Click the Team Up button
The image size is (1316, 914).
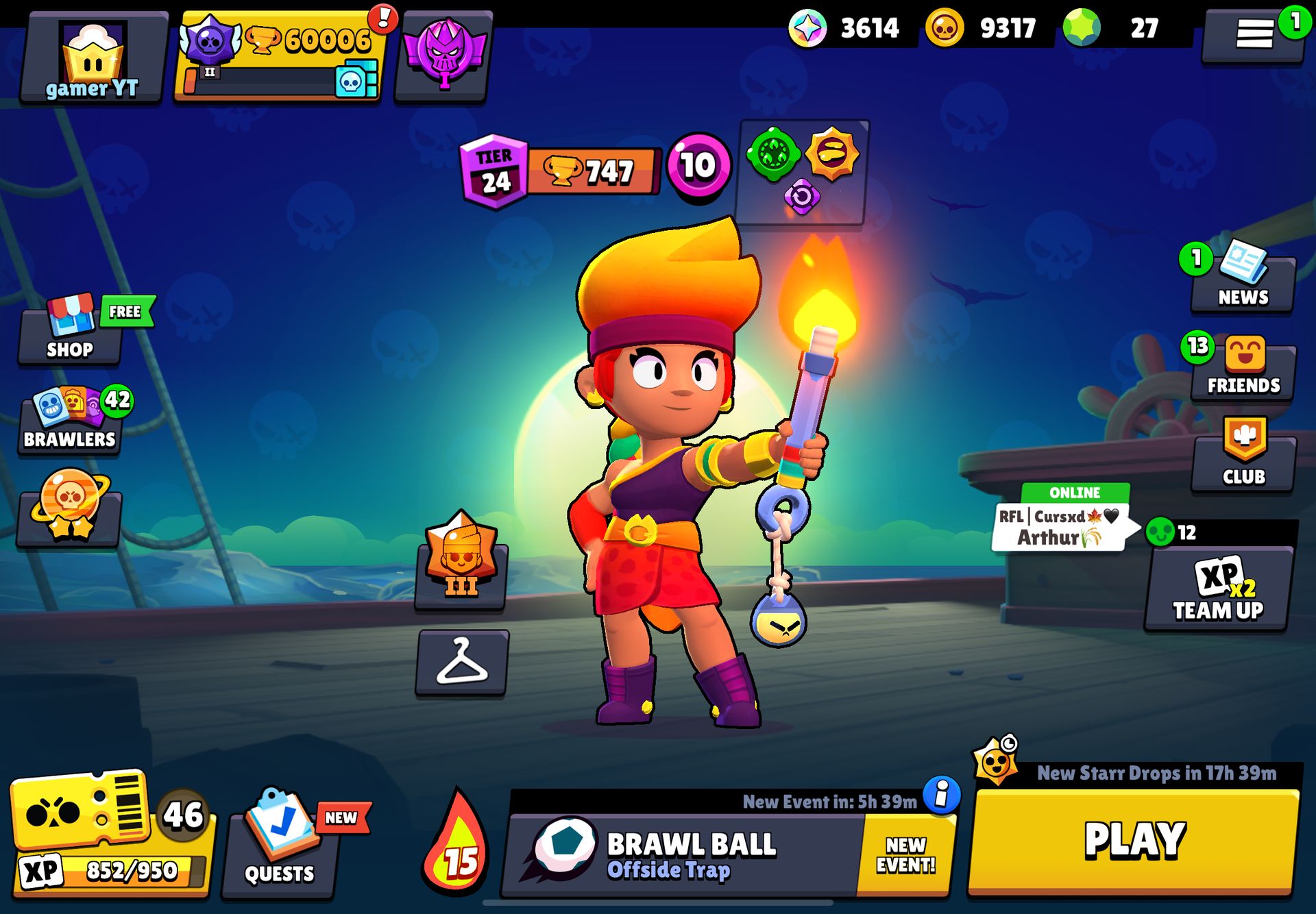(x=1218, y=591)
